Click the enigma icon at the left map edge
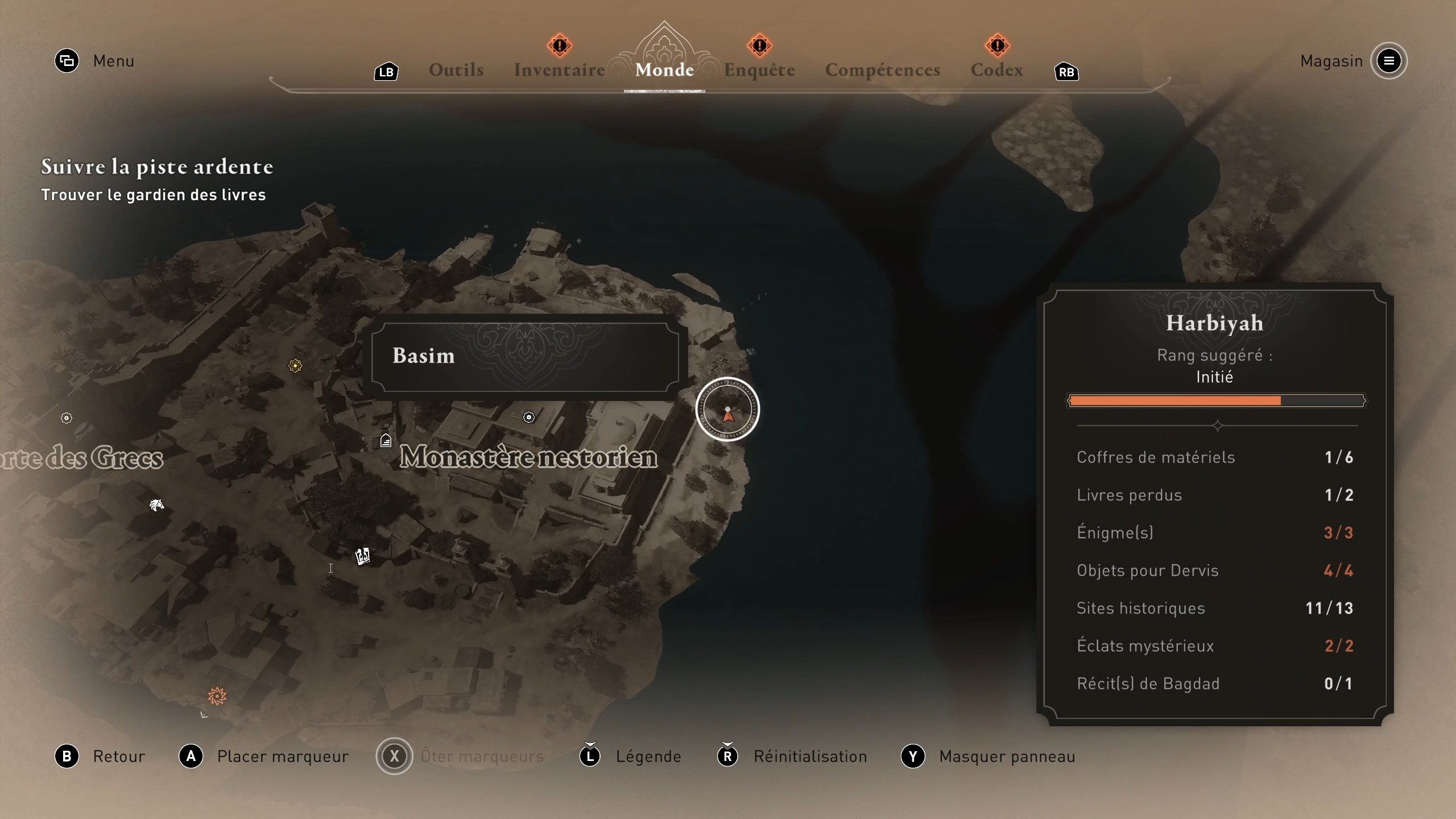Screen dimensions: 1456x819 (67, 418)
